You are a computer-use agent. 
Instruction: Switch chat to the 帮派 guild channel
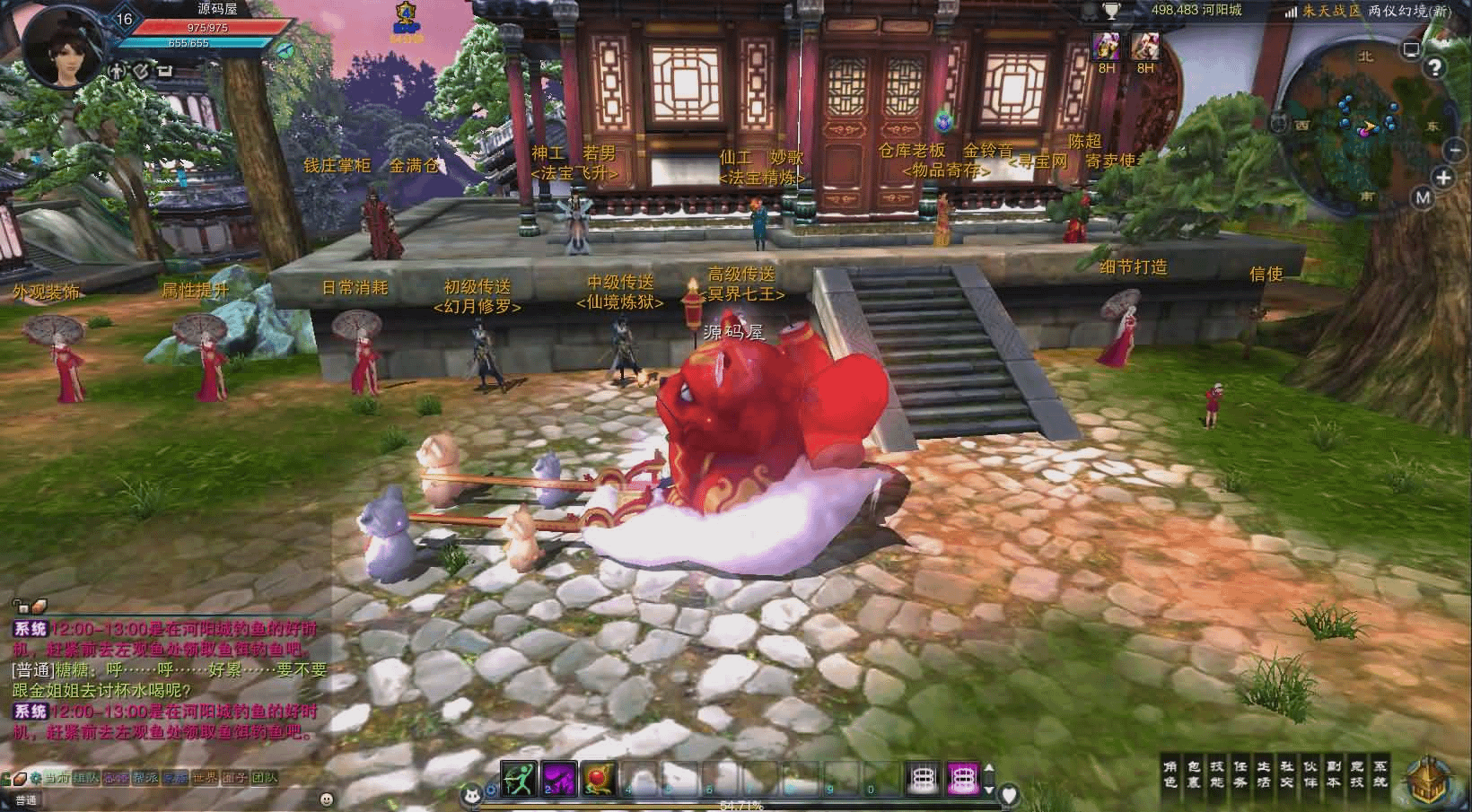[x=145, y=778]
